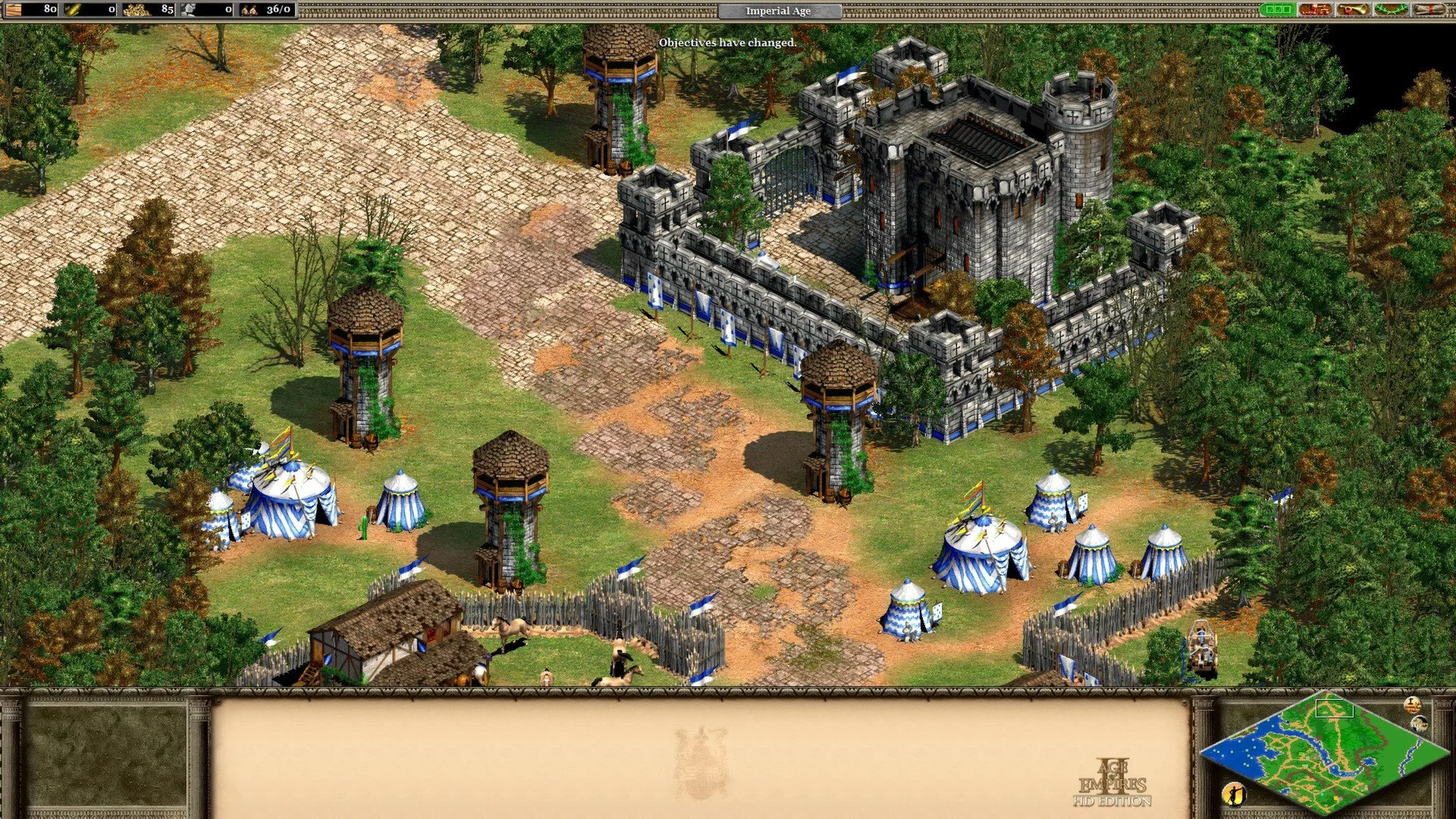Viewport: 1456px width, 819px height.
Task: Open Chat using the trumpet icon
Action: 1354,10
